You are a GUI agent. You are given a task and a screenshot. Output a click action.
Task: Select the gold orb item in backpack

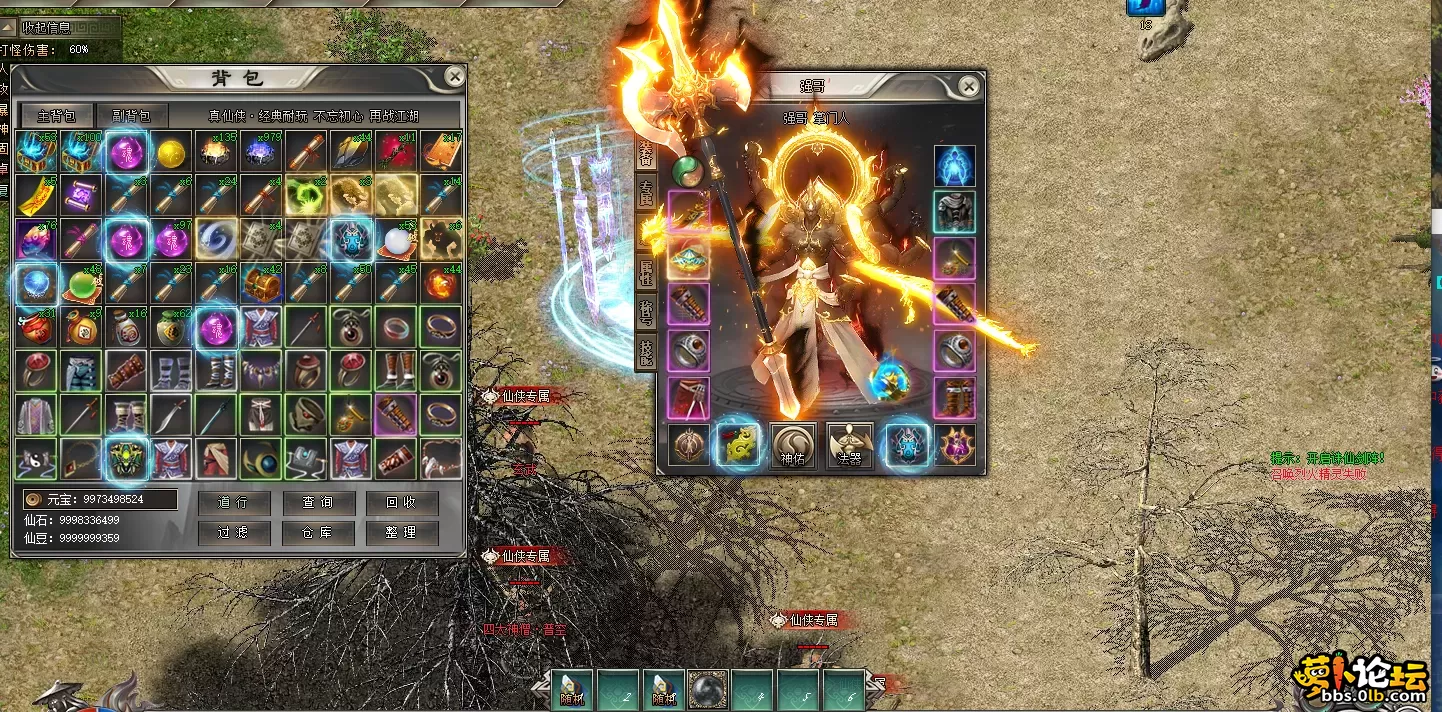point(172,152)
